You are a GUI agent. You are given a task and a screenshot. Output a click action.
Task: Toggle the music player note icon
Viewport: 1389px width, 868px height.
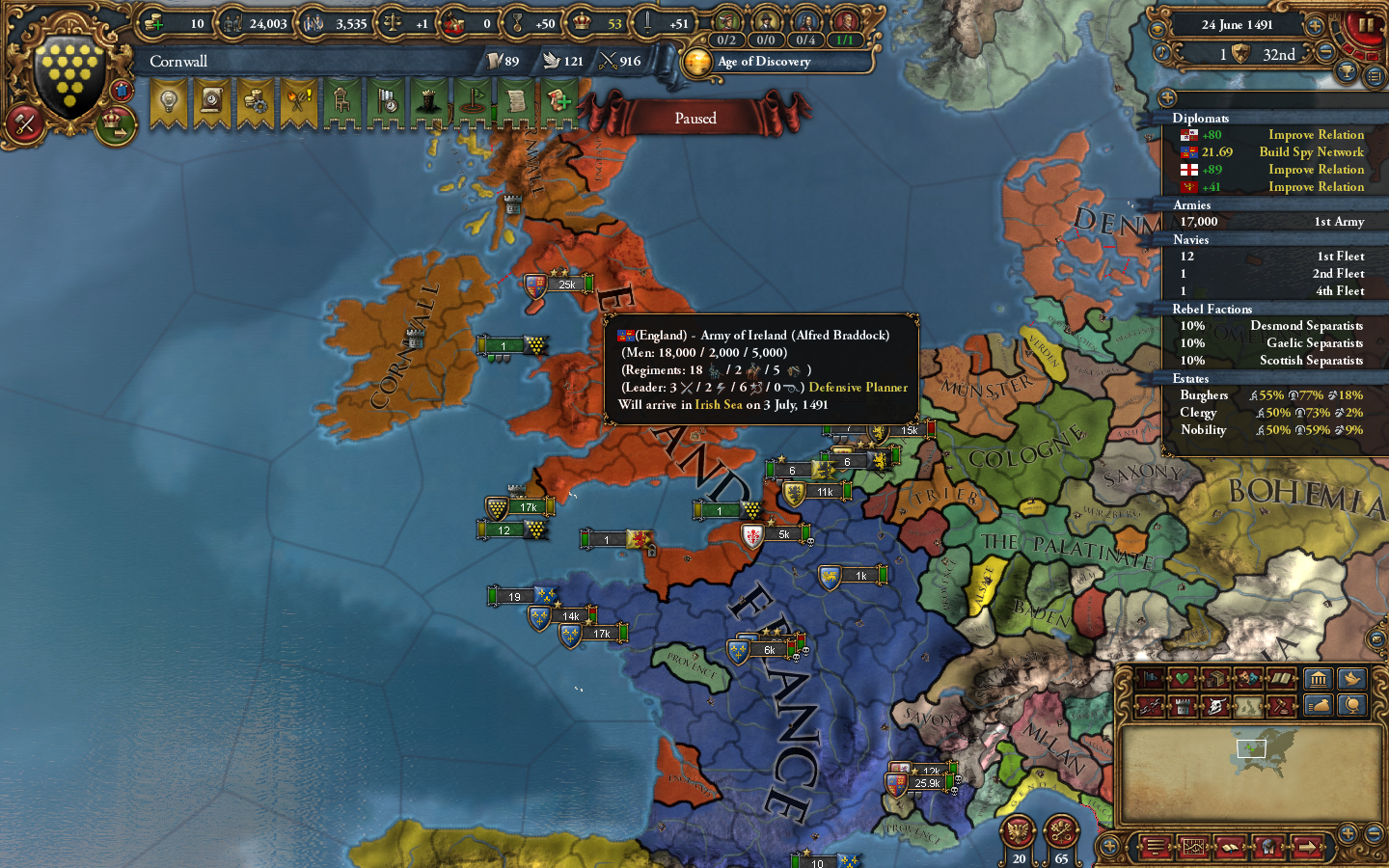[1162, 52]
